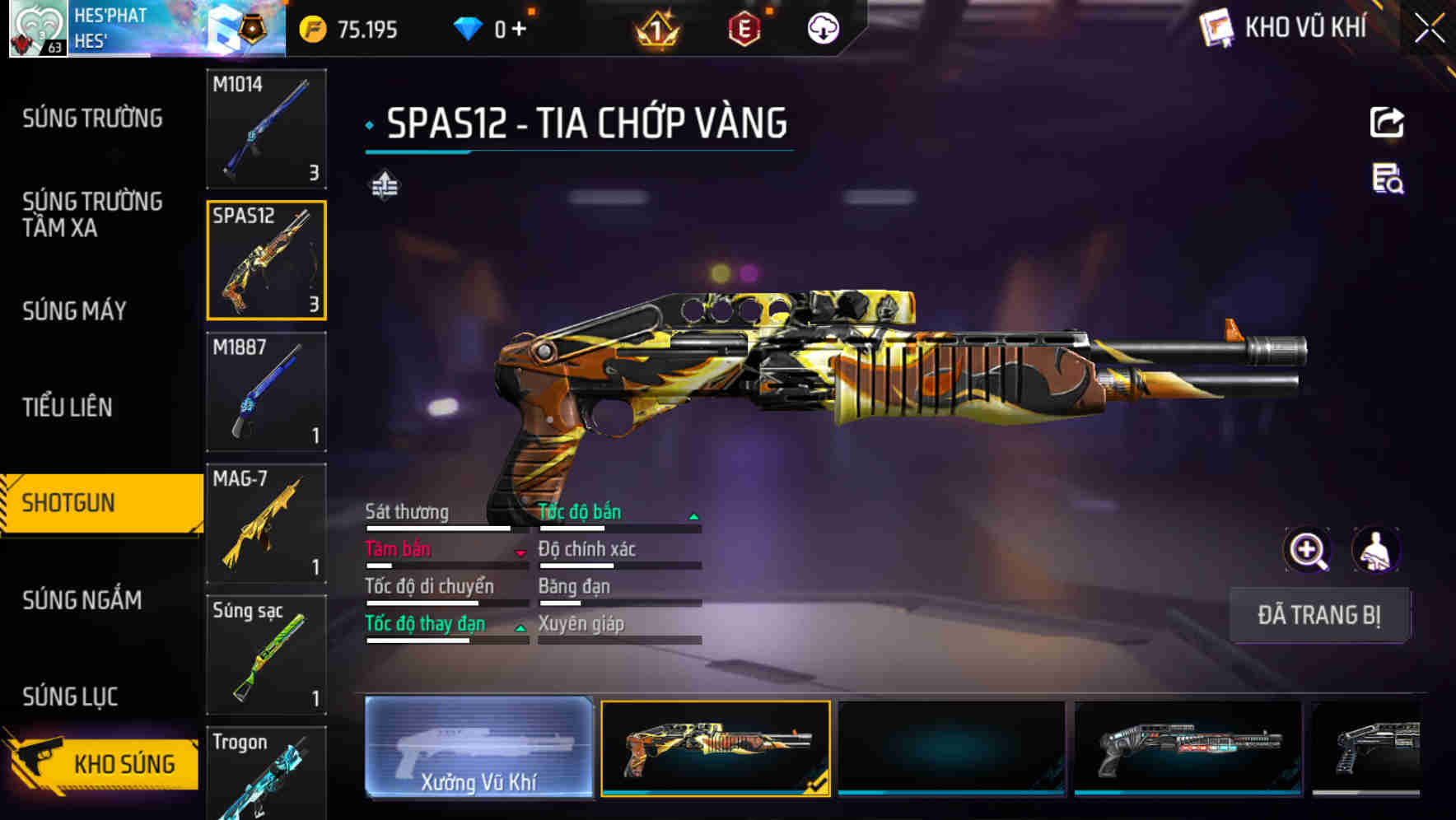Share the weapon skin via share icon
The image size is (1456, 820).
(1387, 123)
